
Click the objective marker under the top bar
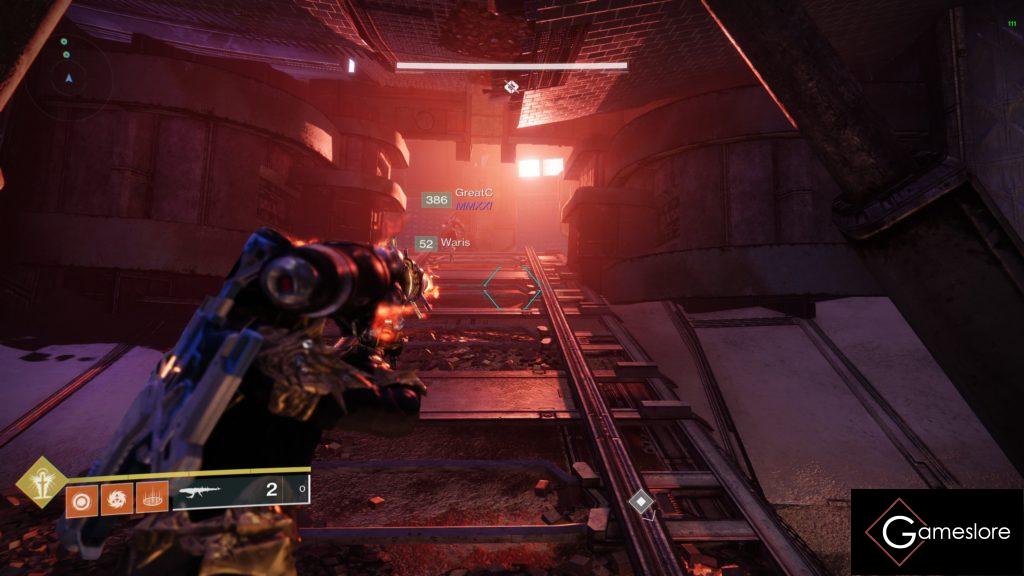click(x=511, y=87)
